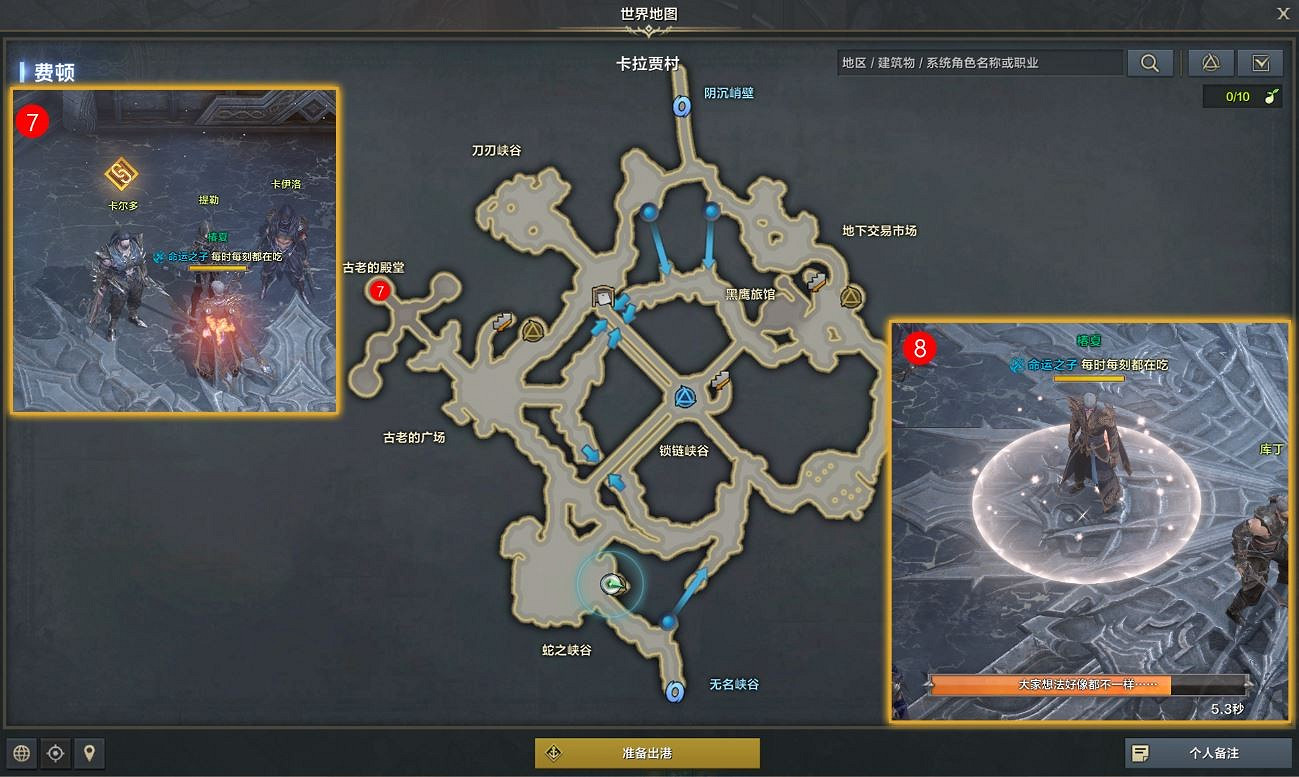Toggle the location pin markers icon
Viewport: 1299px width, 777px height.
pyautogui.click(x=89, y=753)
